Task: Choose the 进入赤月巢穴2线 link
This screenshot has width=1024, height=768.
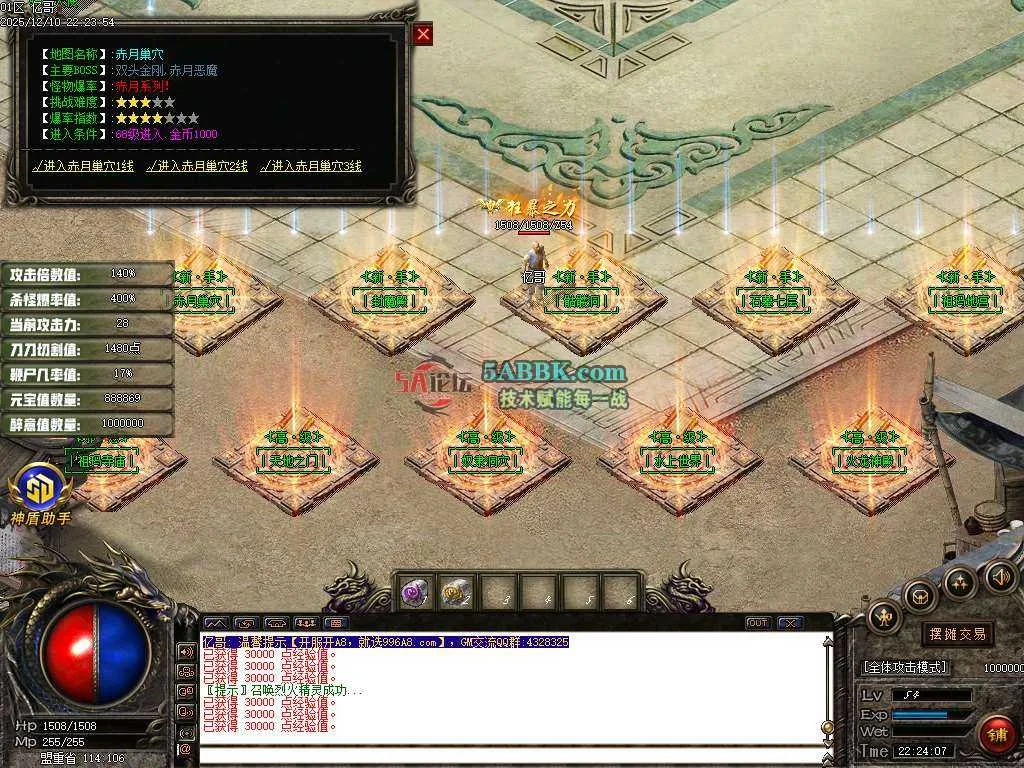Action: coord(197,166)
